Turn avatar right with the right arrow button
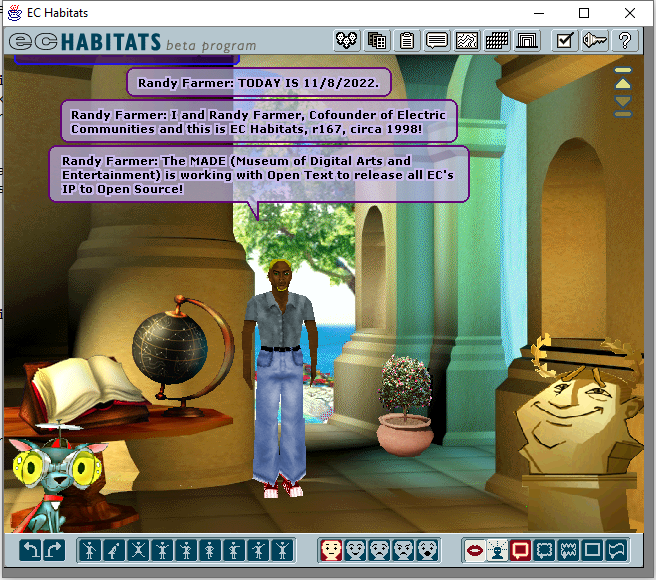Viewport: 656px width, 580px height. (54, 549)
